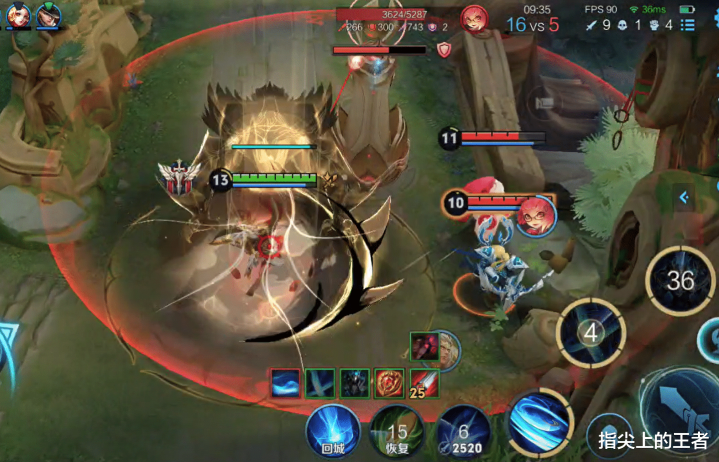Screen dimensions: 719x462
Task: Tap the 回城 recall button
Action: point(333,428)
